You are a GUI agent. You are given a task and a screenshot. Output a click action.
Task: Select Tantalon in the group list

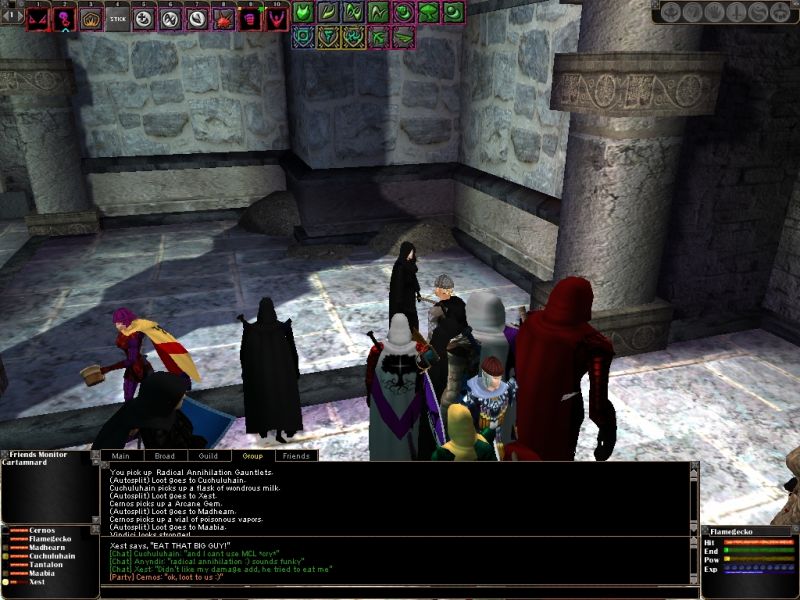(x=47, y=565)
